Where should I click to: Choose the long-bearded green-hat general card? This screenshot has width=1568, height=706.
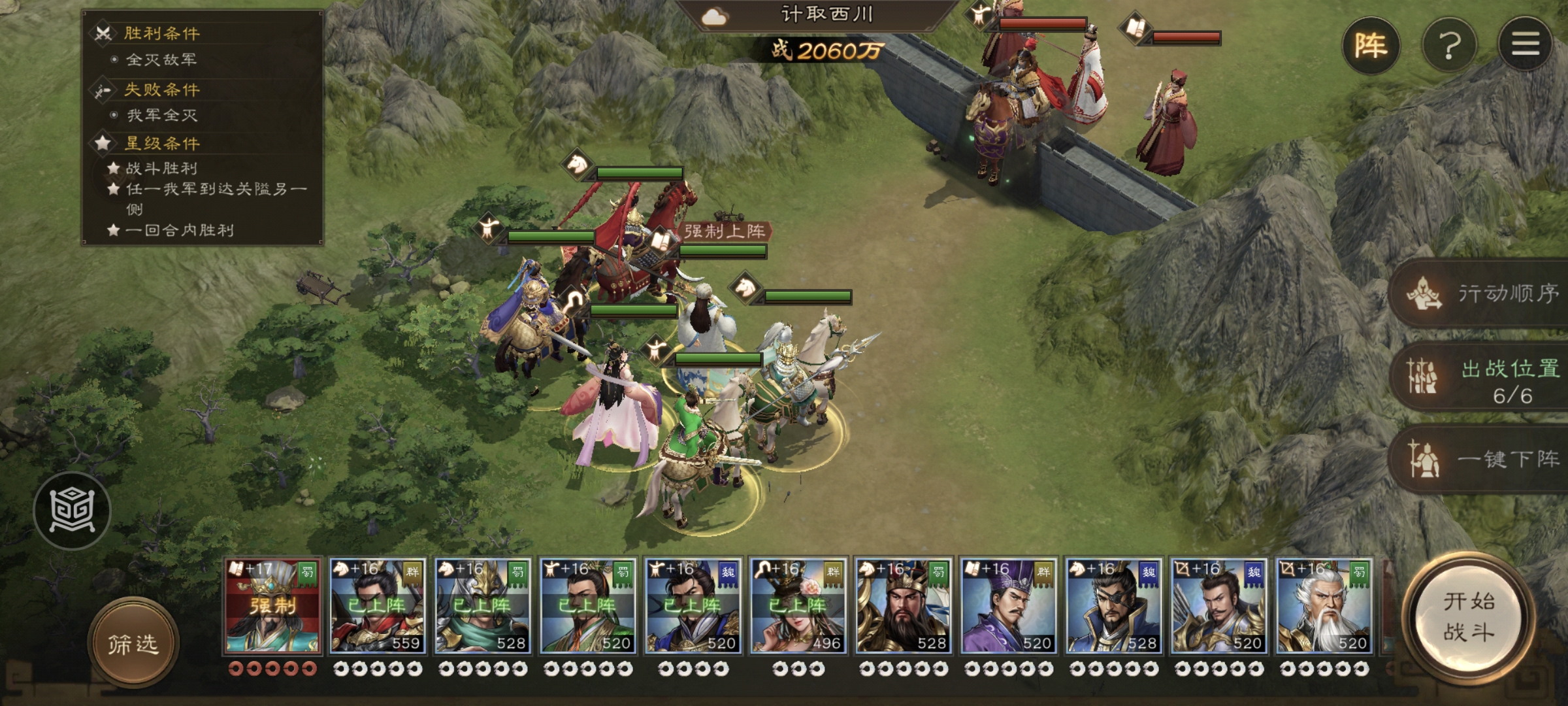904,606
